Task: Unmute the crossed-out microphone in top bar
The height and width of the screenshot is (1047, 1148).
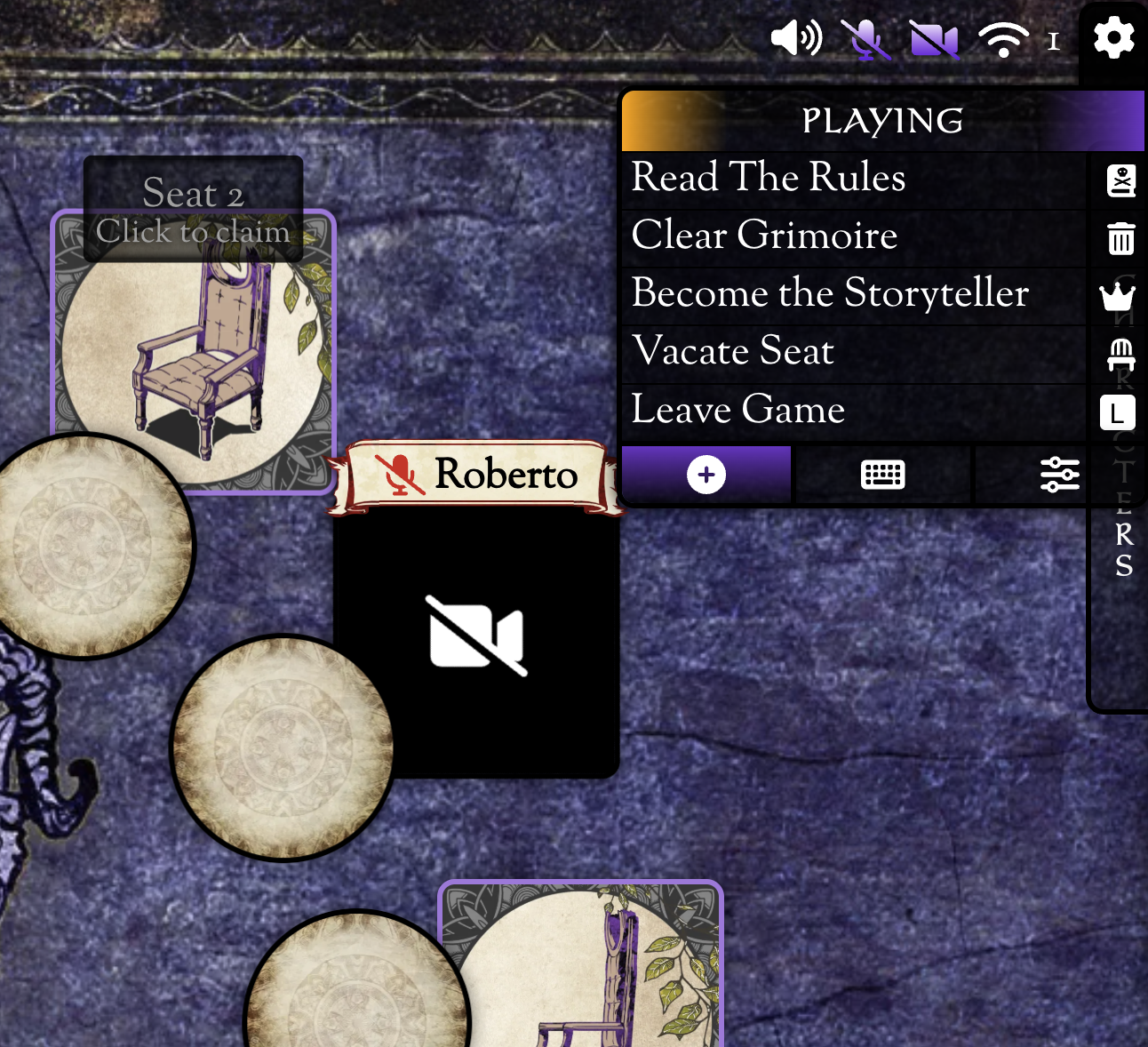Action: pyautogui.click(x=865, y=40)
